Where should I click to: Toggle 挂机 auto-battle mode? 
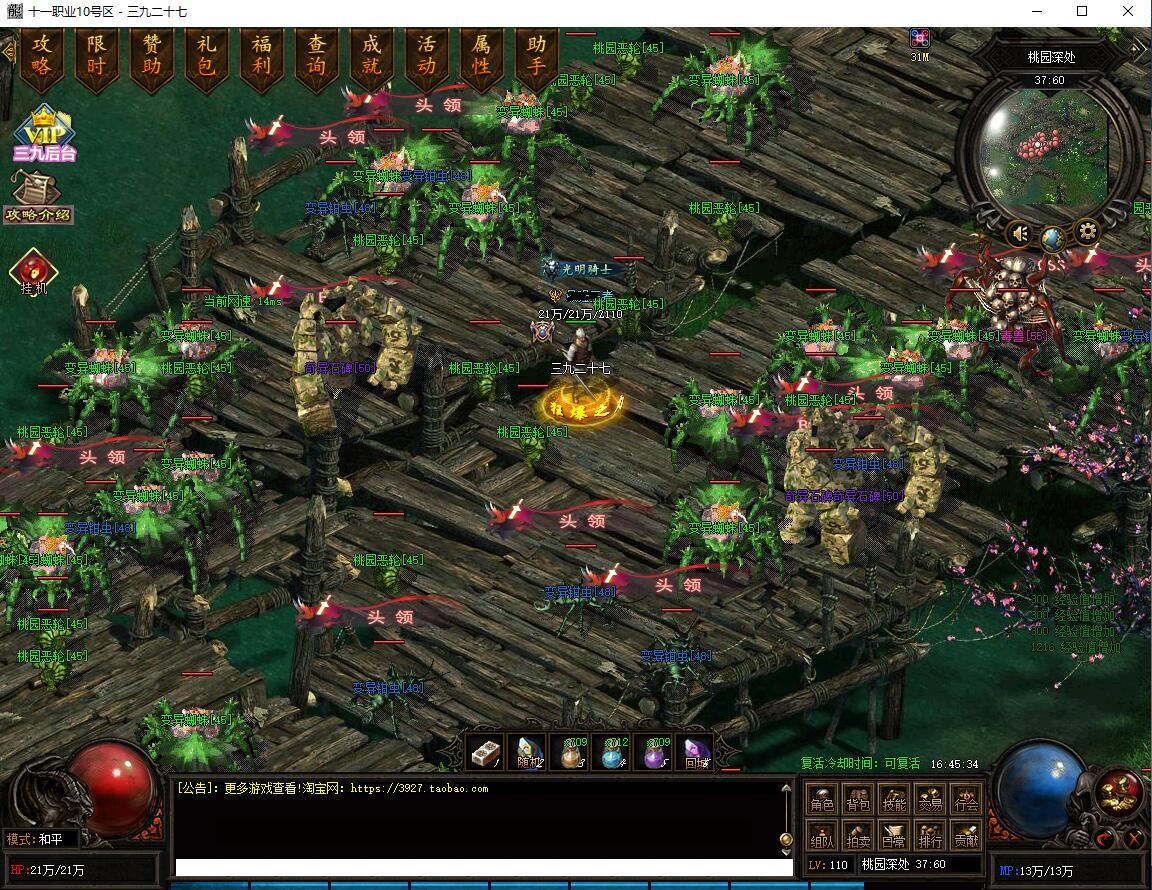click(x=34, y=272)
